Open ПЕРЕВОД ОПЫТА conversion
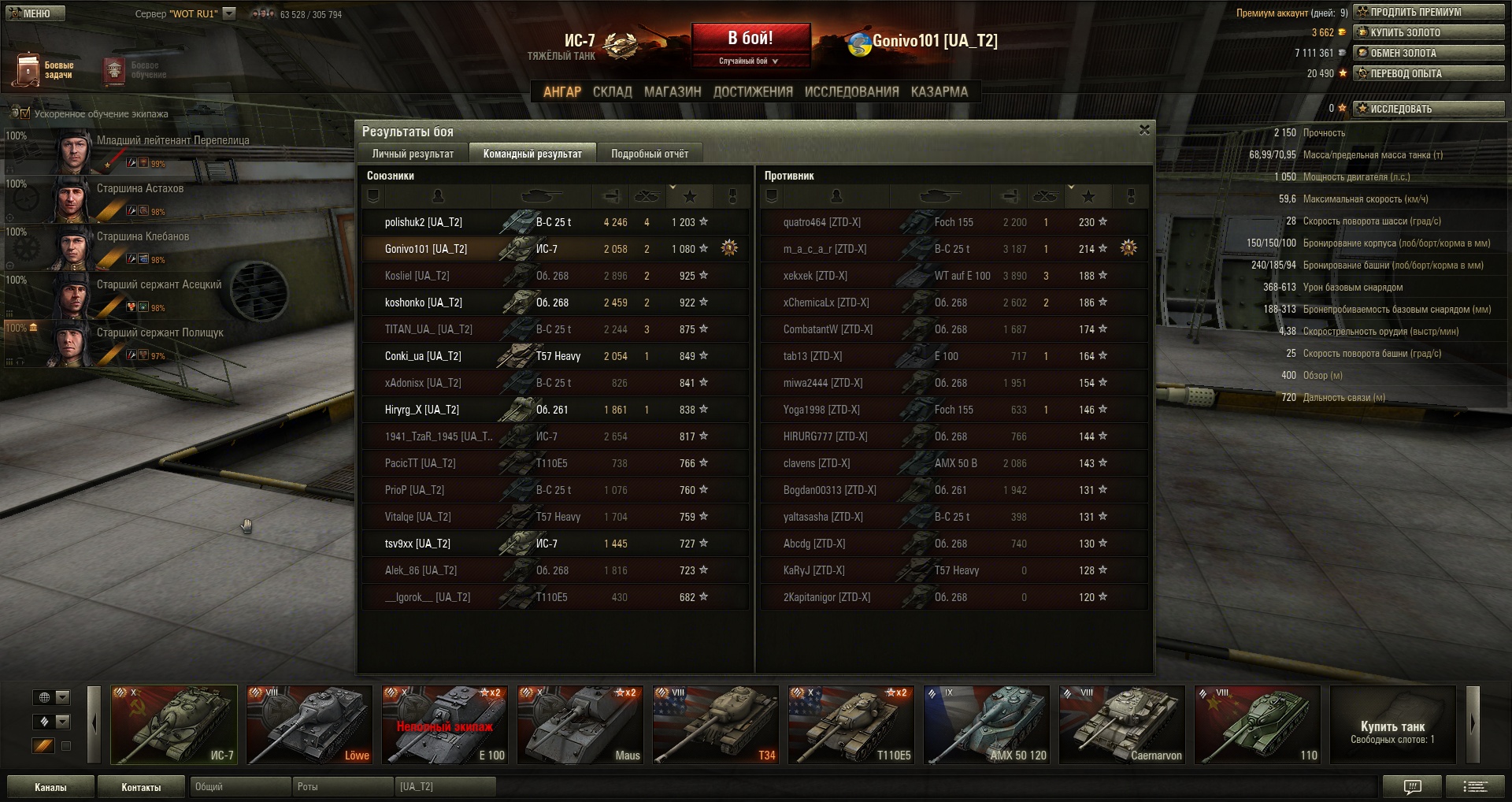 tap(1429, 73)
